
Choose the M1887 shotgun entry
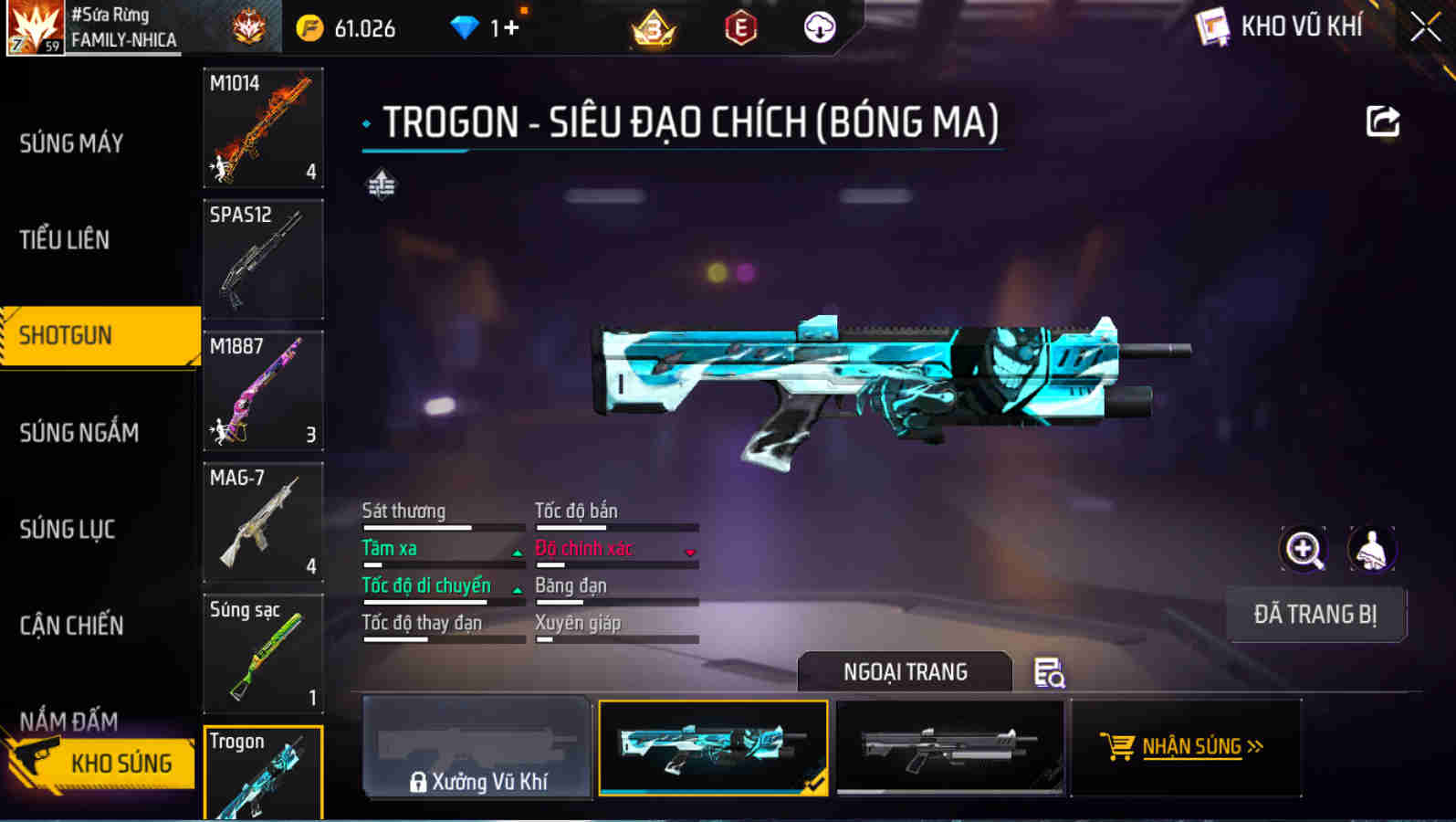point(263,391)
